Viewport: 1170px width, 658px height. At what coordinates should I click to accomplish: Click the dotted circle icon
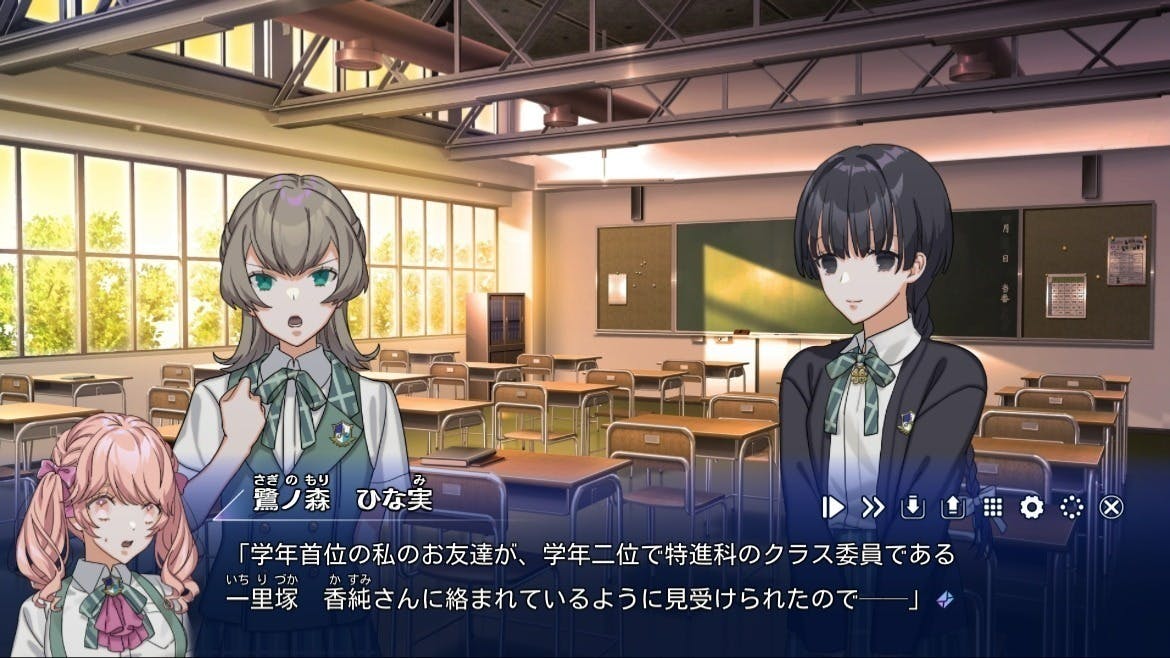pyautogui.click(x=1071, y=507)
